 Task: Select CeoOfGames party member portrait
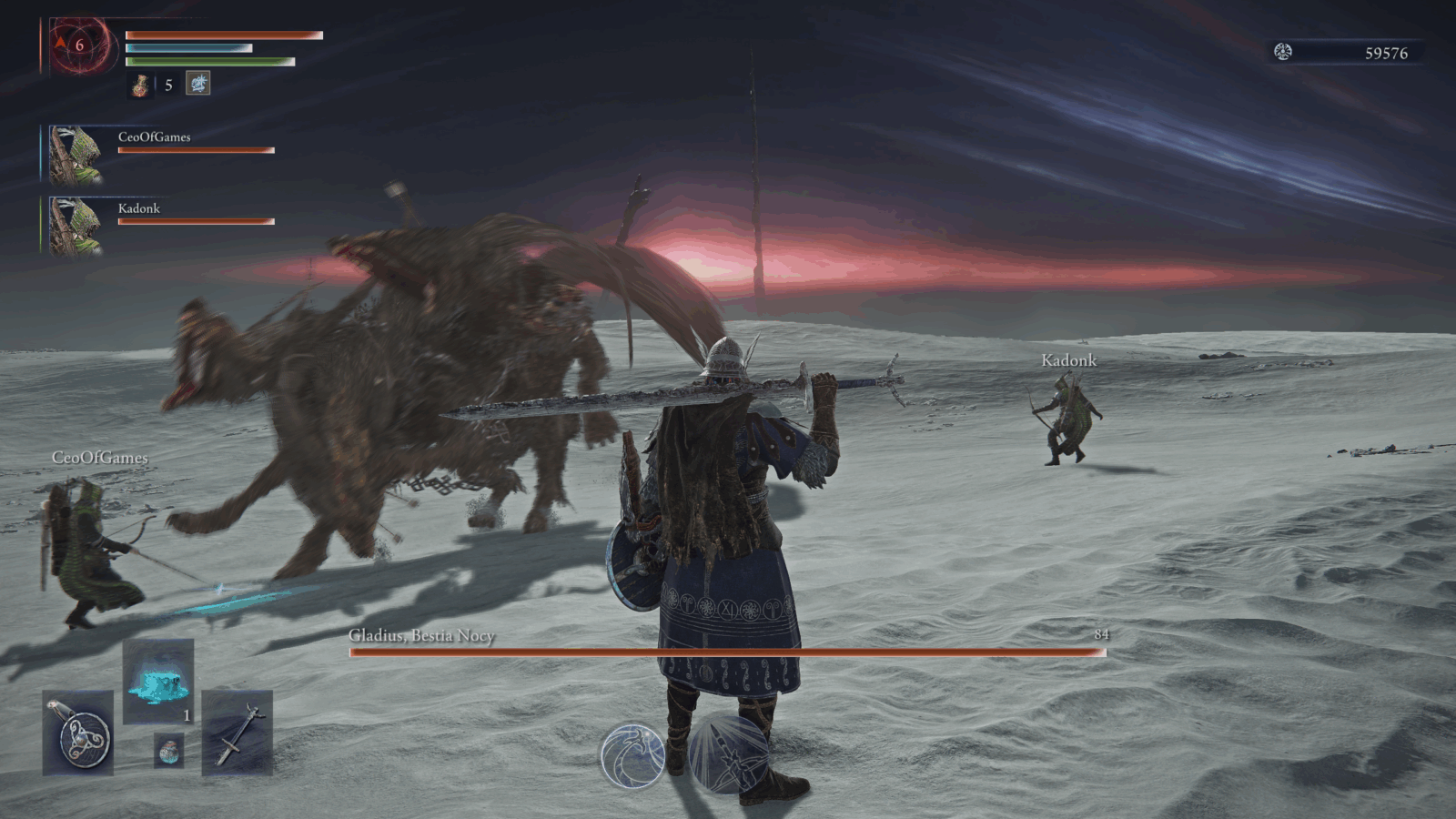pos(76,155)
